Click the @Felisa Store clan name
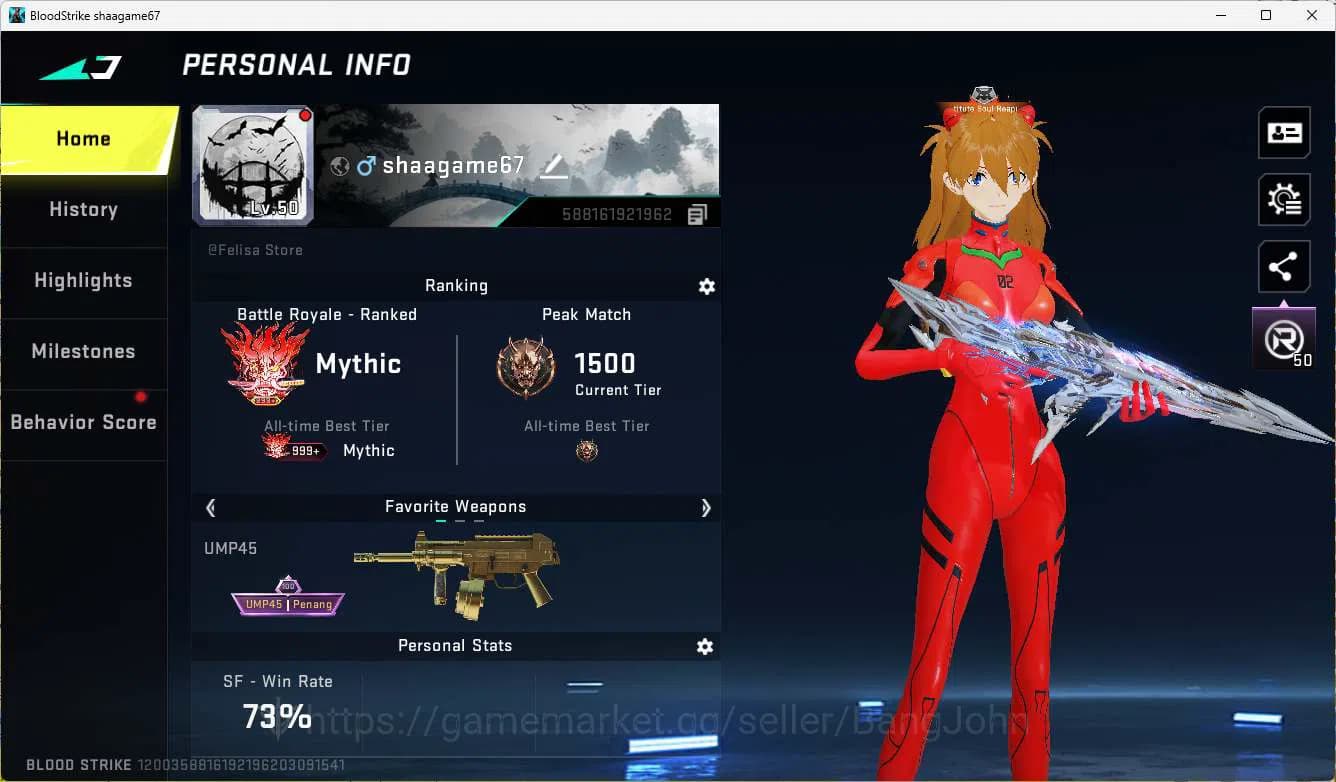This screenshot has height=782, width=1336. pos(255,250)
